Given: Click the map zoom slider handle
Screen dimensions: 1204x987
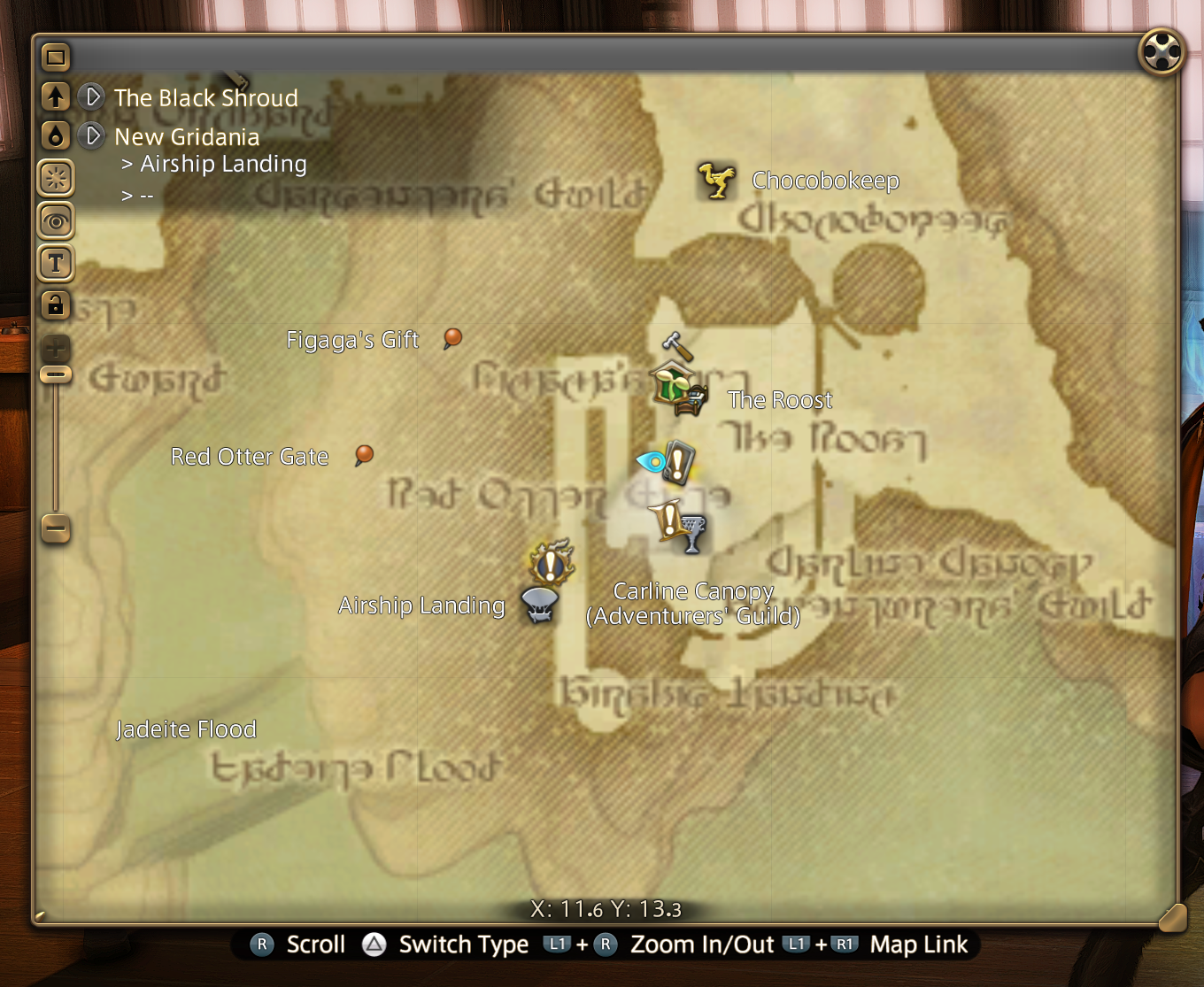Looking at the screenshot, I should (x=56, y=374).
